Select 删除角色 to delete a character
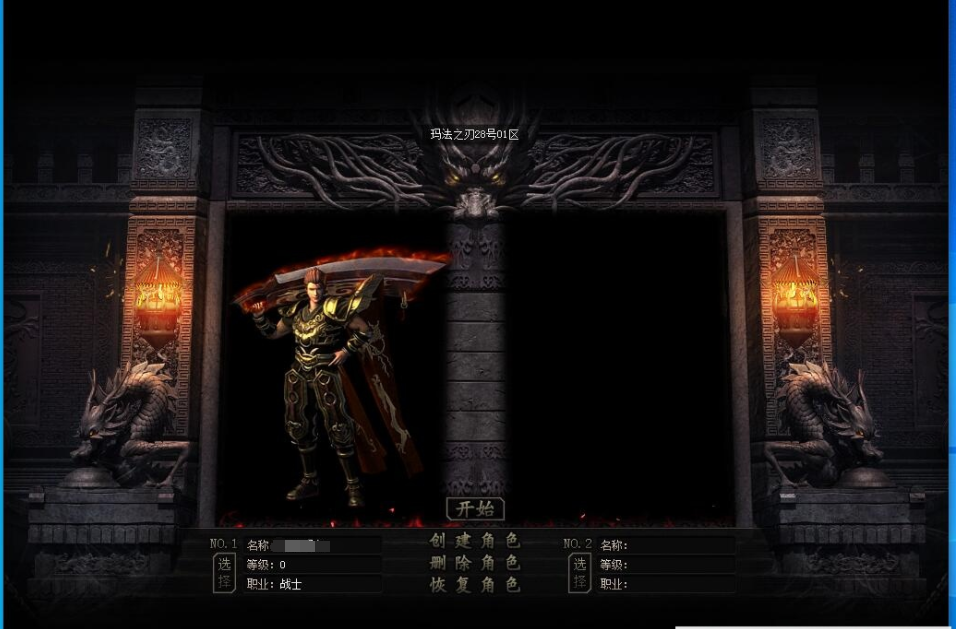 tap(475, 563)
